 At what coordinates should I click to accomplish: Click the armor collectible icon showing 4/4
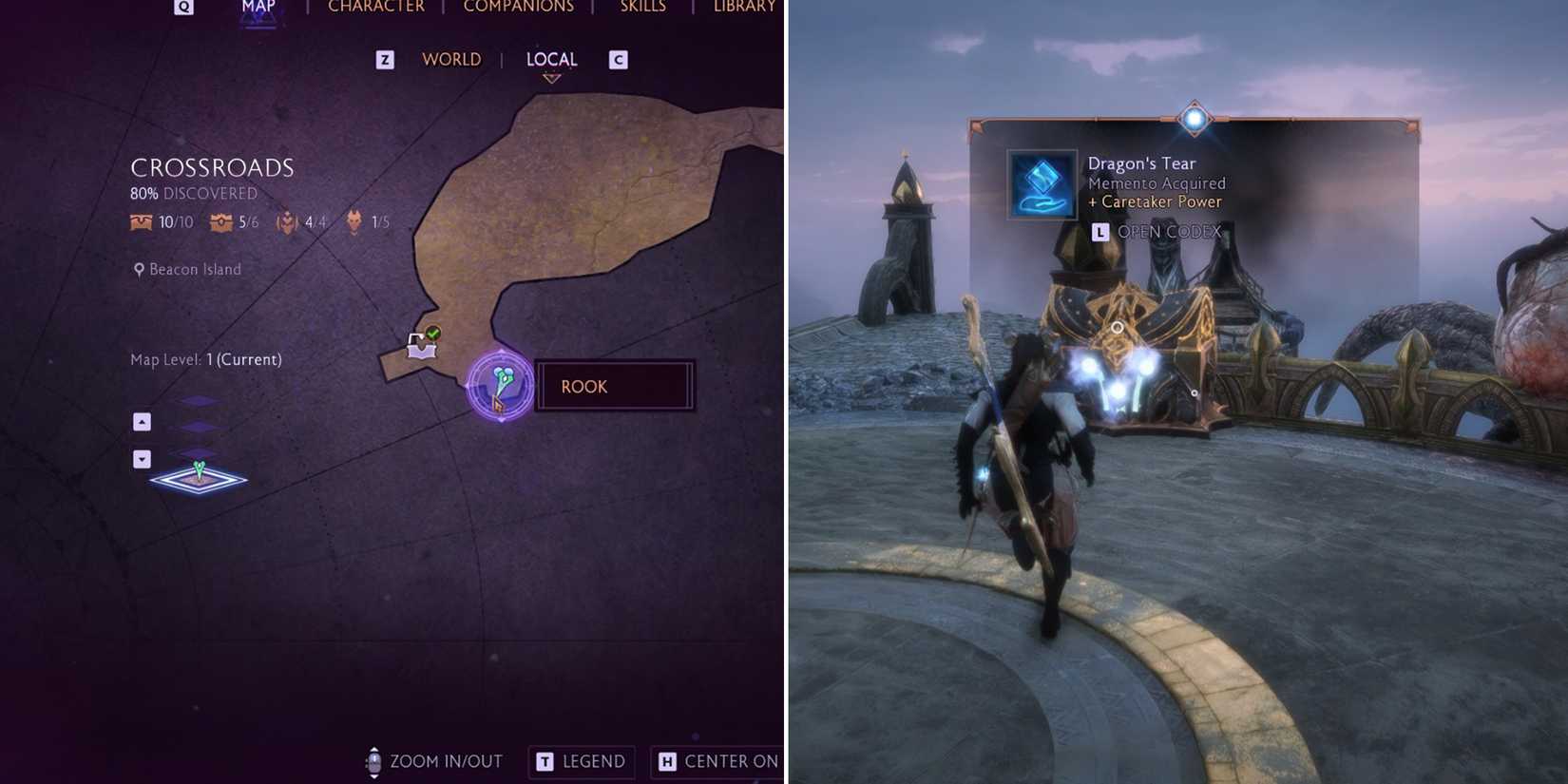(286, 222)
